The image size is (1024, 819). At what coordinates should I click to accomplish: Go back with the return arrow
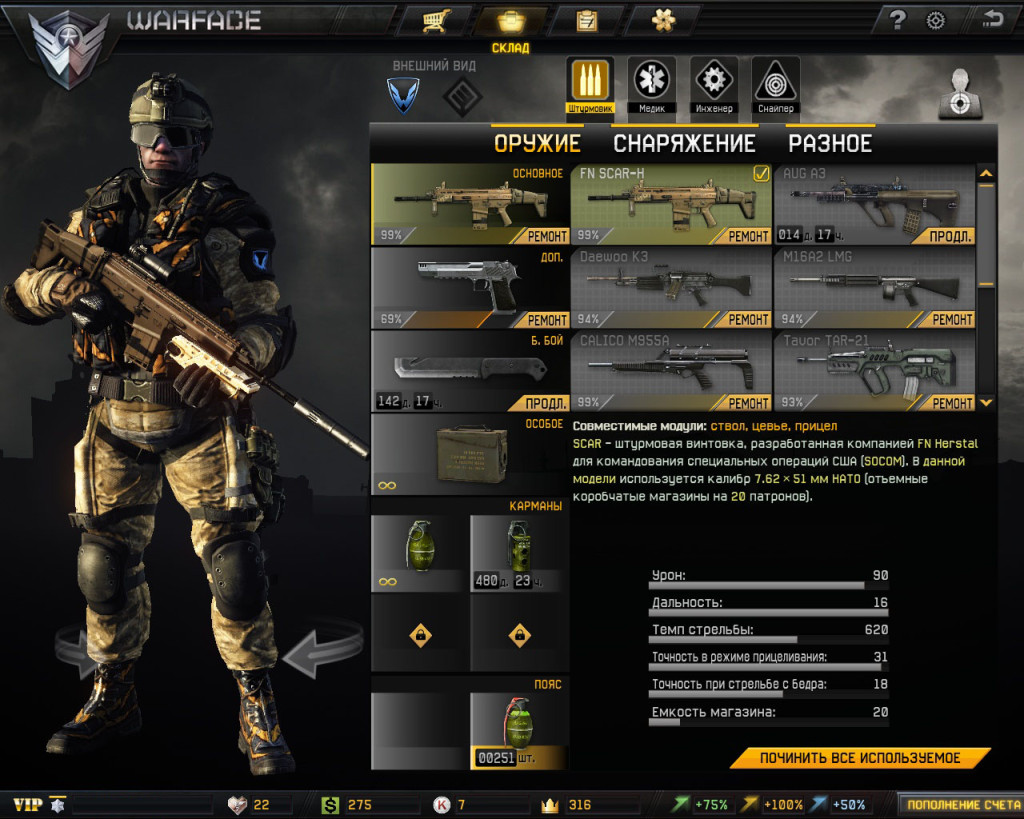point(992,20)
